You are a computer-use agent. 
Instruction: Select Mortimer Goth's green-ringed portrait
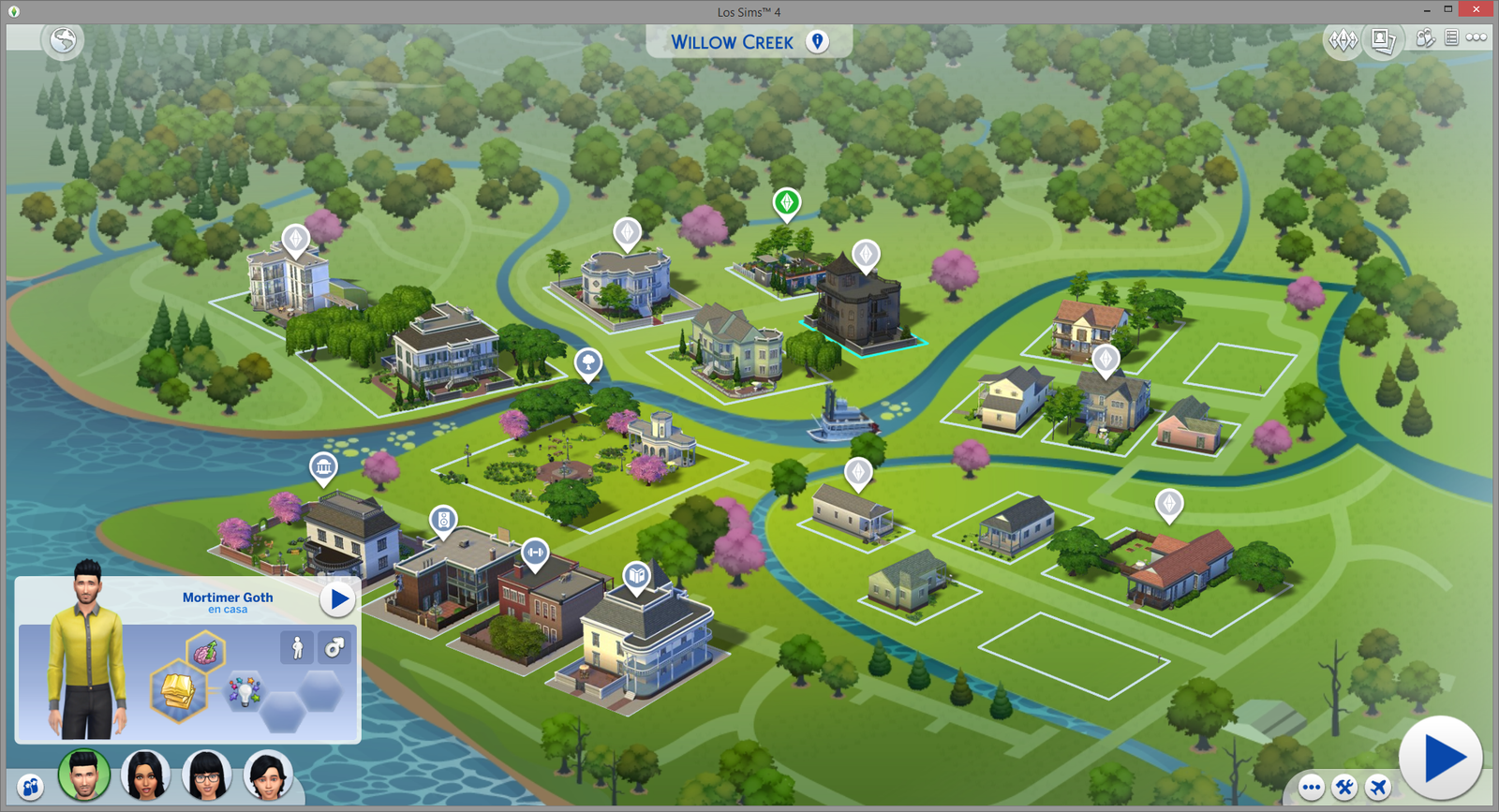point(84,775)
